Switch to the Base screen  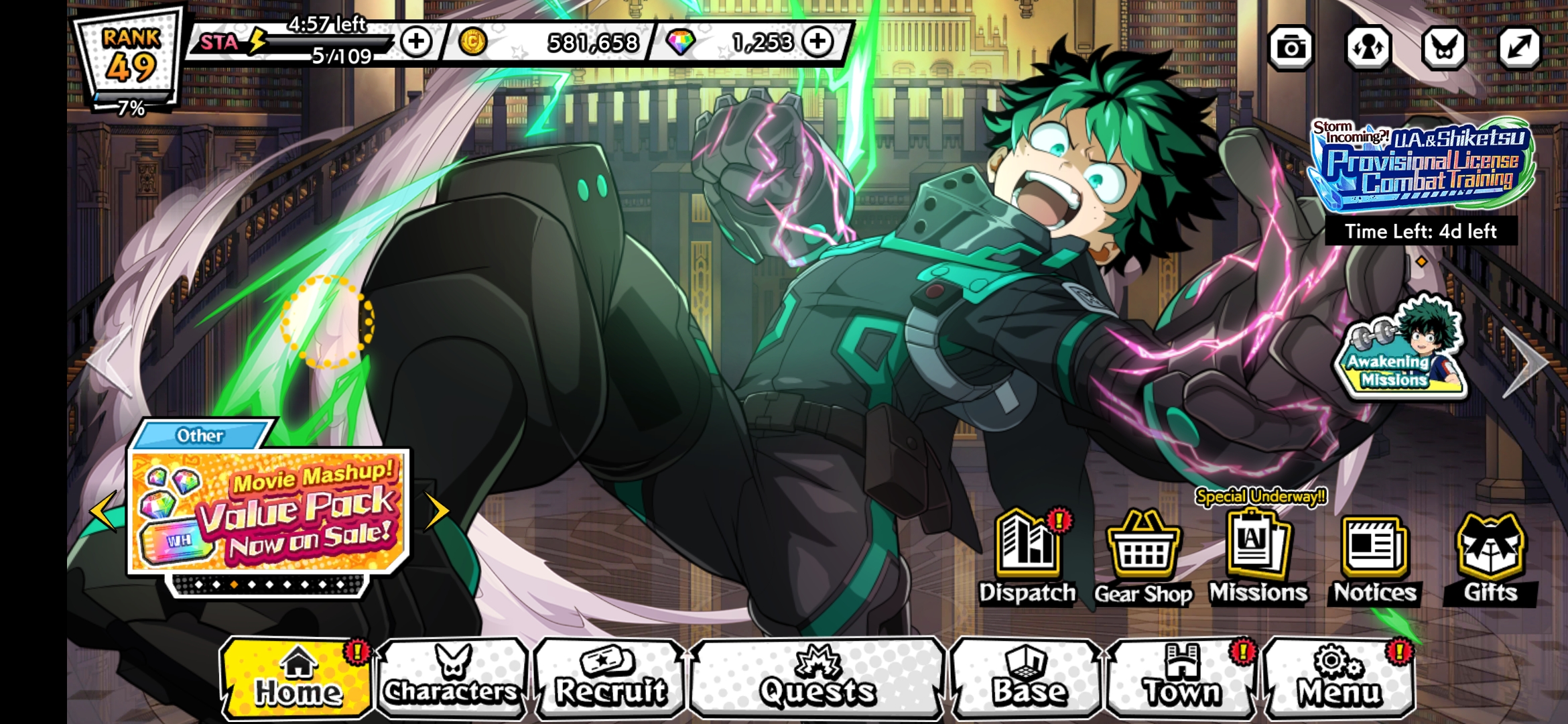pyautogui.click(x=1028, y=678)
